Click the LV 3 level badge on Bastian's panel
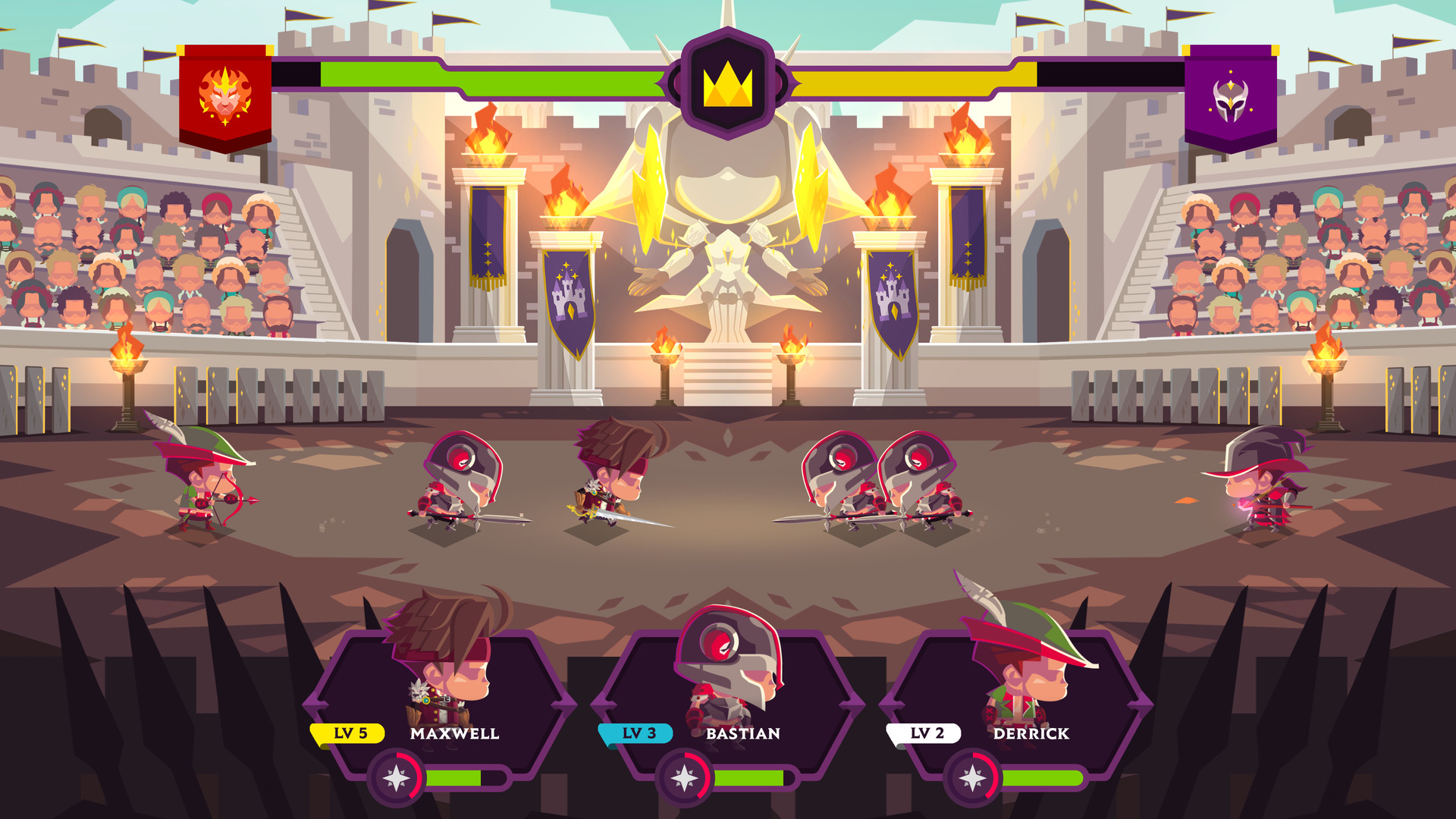1456x819 pixels. 635,734
